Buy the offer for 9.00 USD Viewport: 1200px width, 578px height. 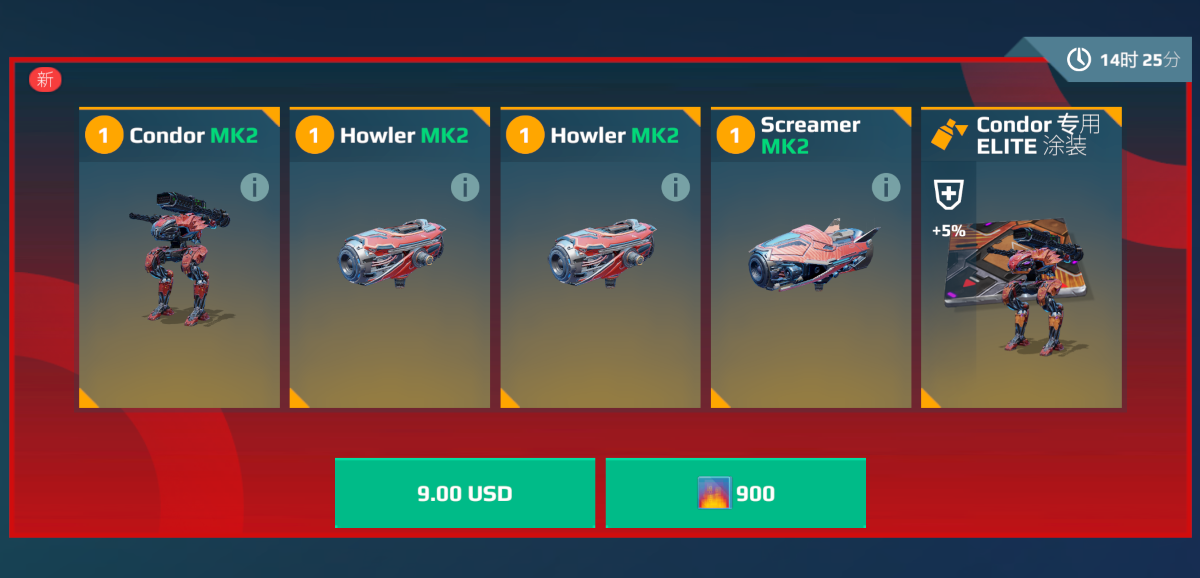point(464,493)
